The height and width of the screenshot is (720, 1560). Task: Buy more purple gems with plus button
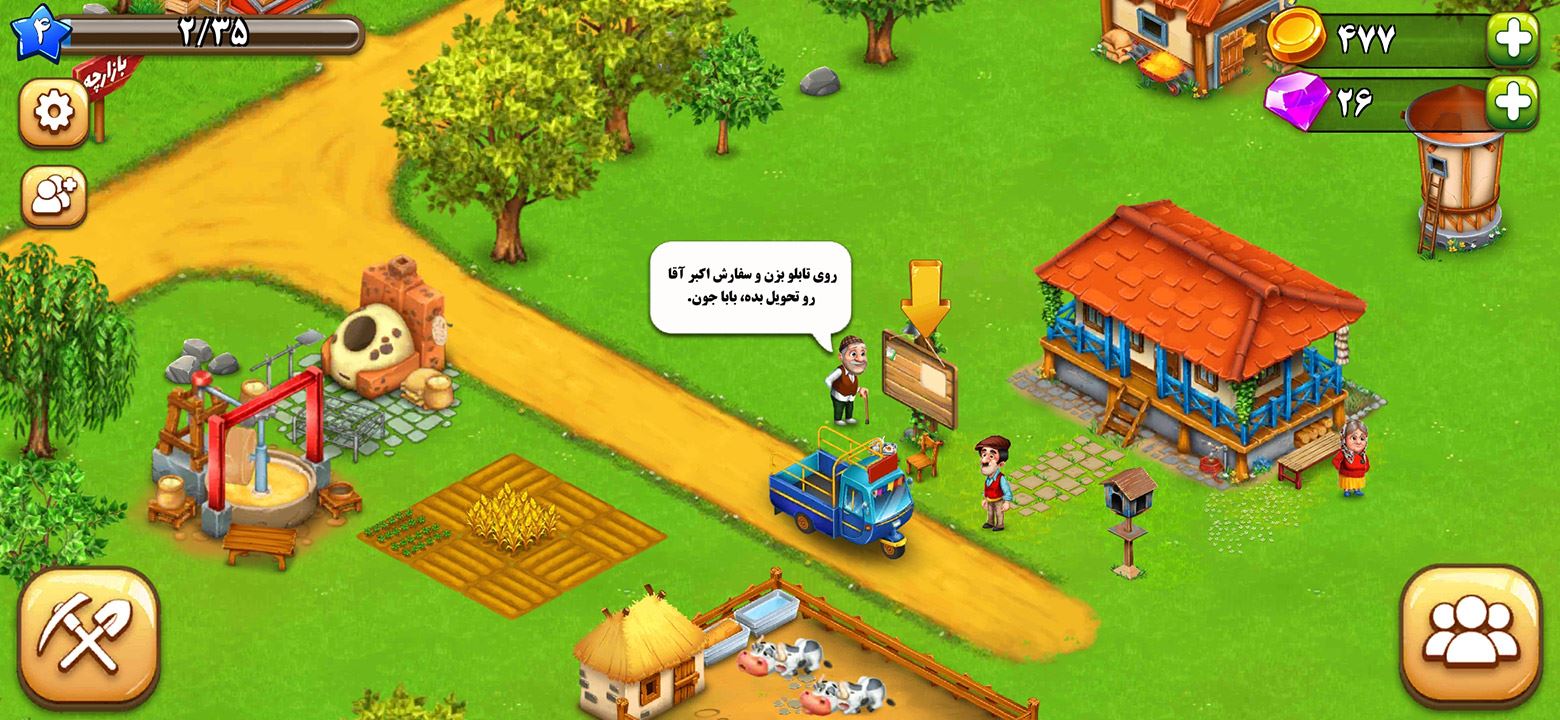1512,102
